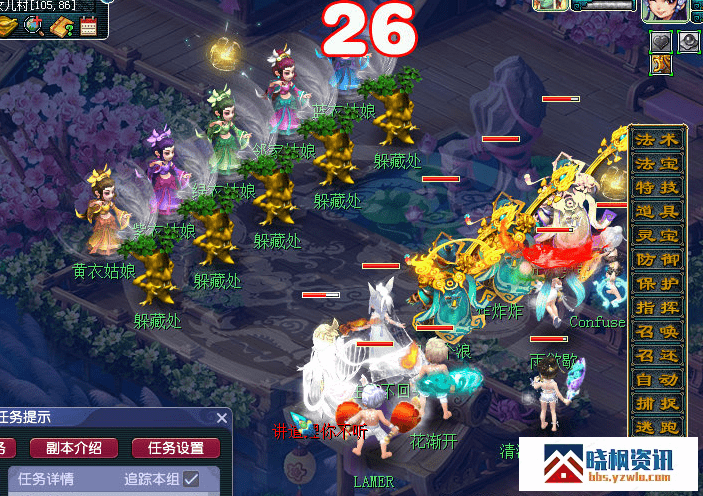The image size is (703, 496).
Task: Choose the 特技 special skill command
Action: point(657,187)
